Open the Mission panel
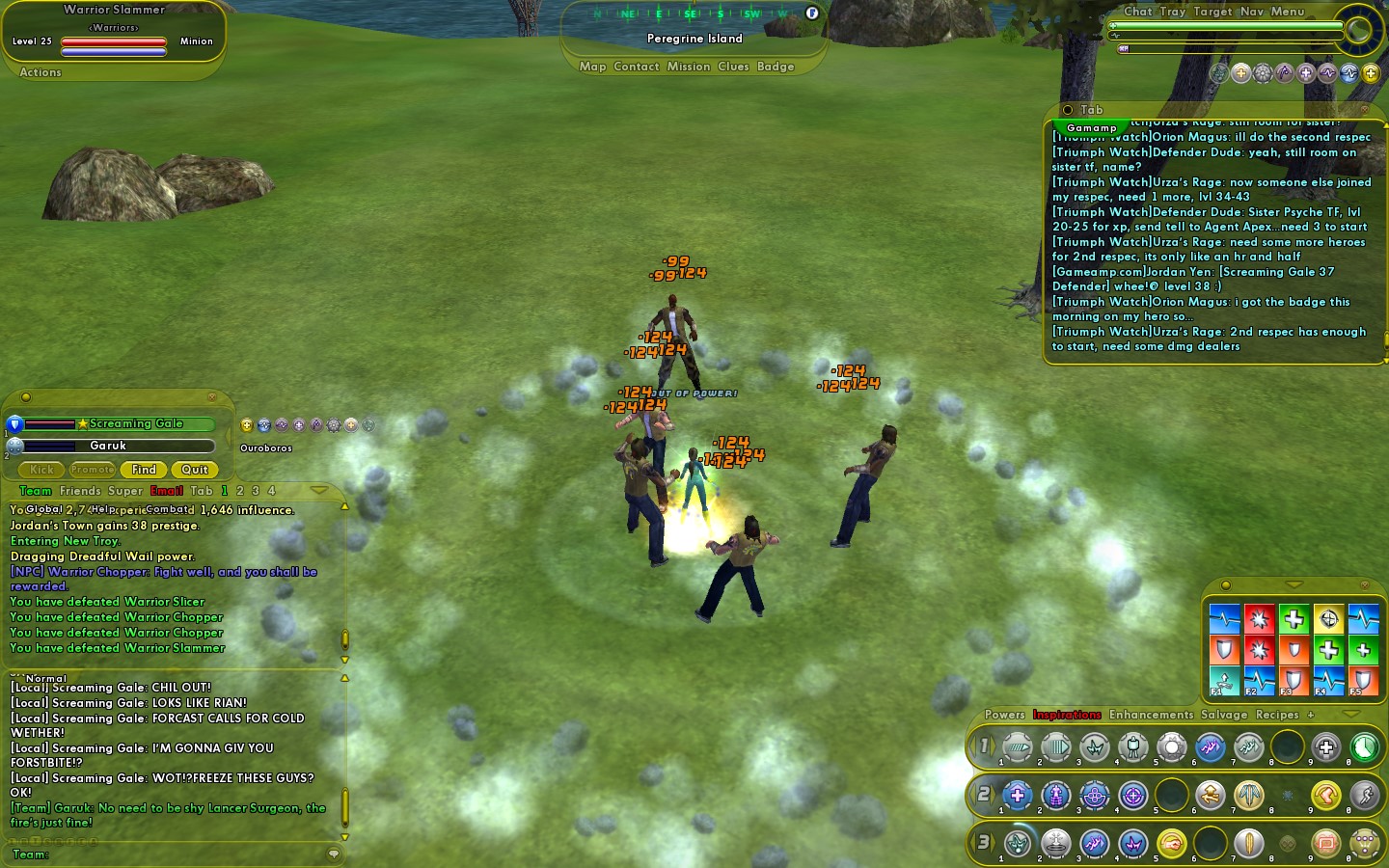1389x868 pixels. pyautogui.click(x=688, y=67)
